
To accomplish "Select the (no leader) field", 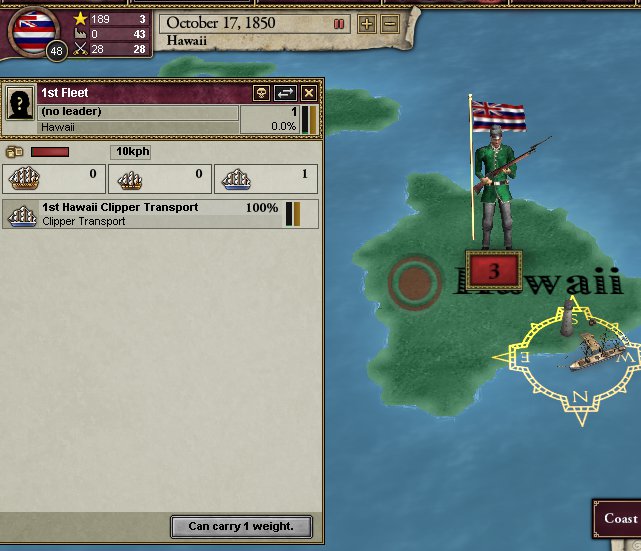I will click(x=138, y=112).
